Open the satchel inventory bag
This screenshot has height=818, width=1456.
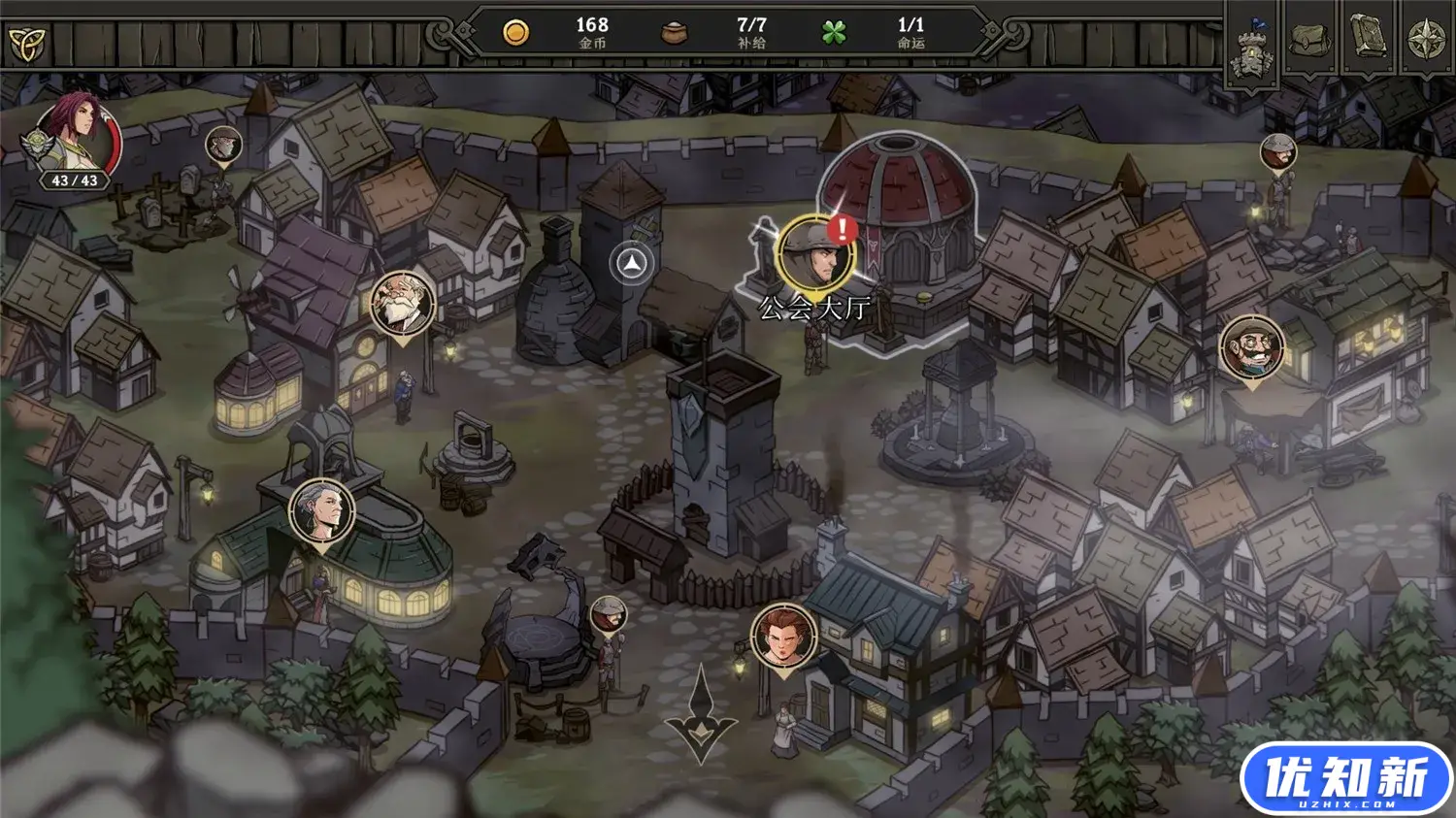tap(1310, 41)
